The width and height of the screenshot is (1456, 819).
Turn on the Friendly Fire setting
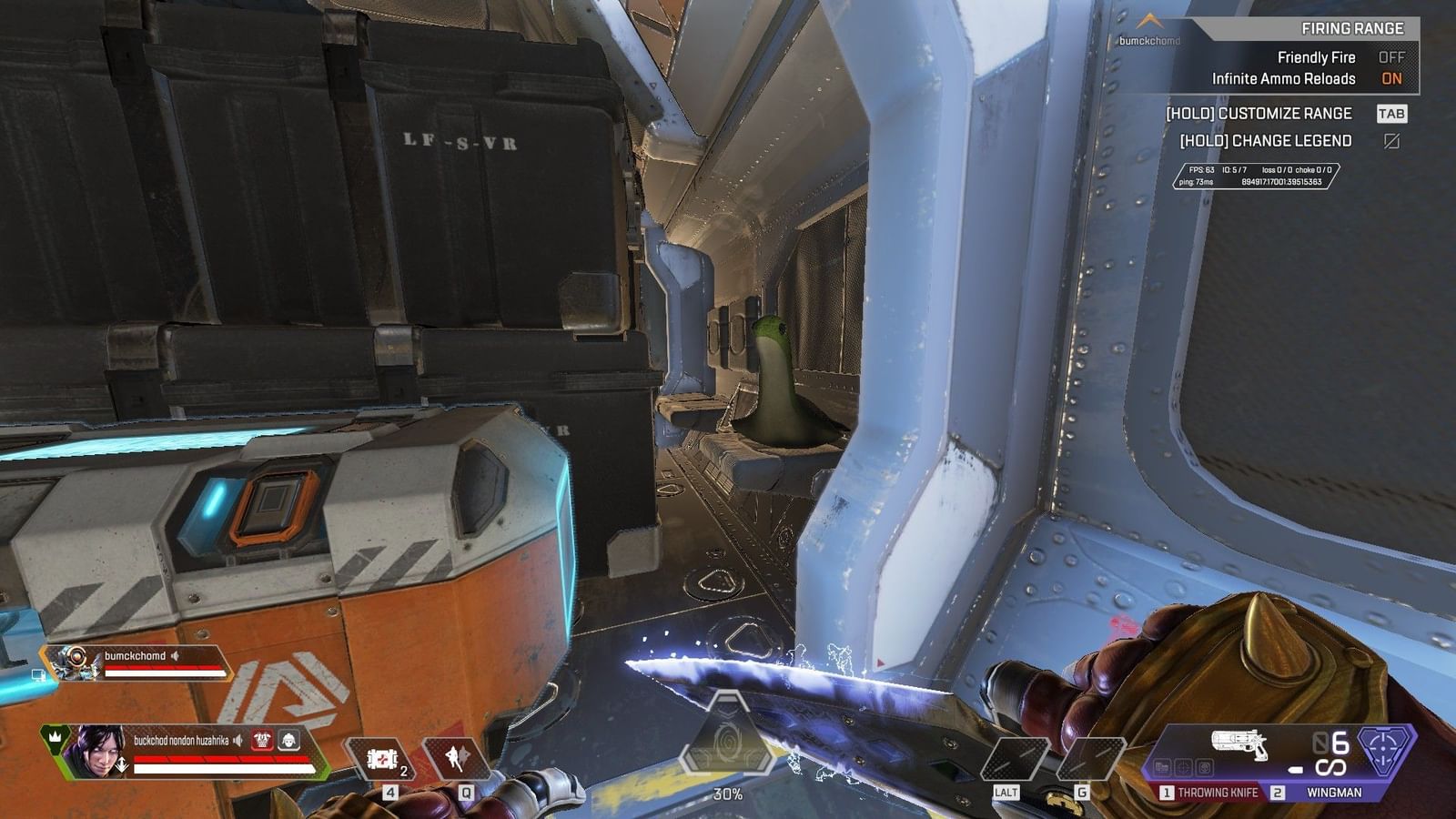1393,56
